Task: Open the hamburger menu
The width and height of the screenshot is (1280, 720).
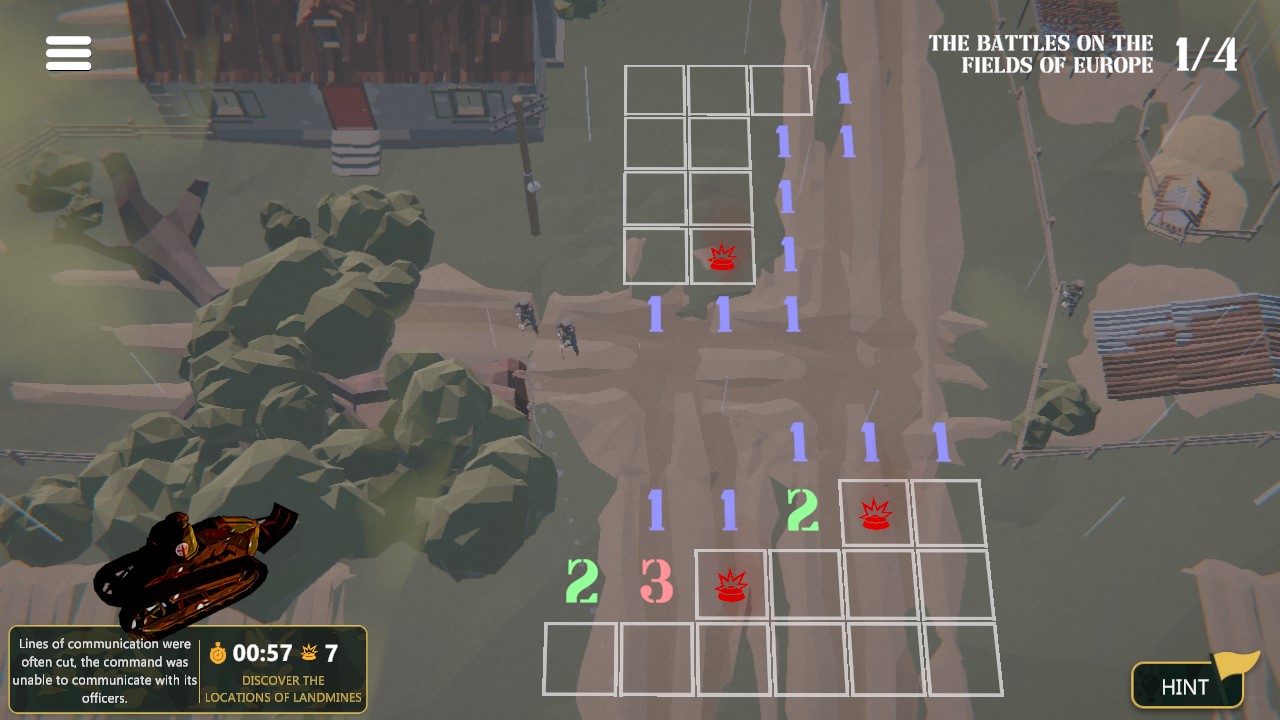Action: 67,52
